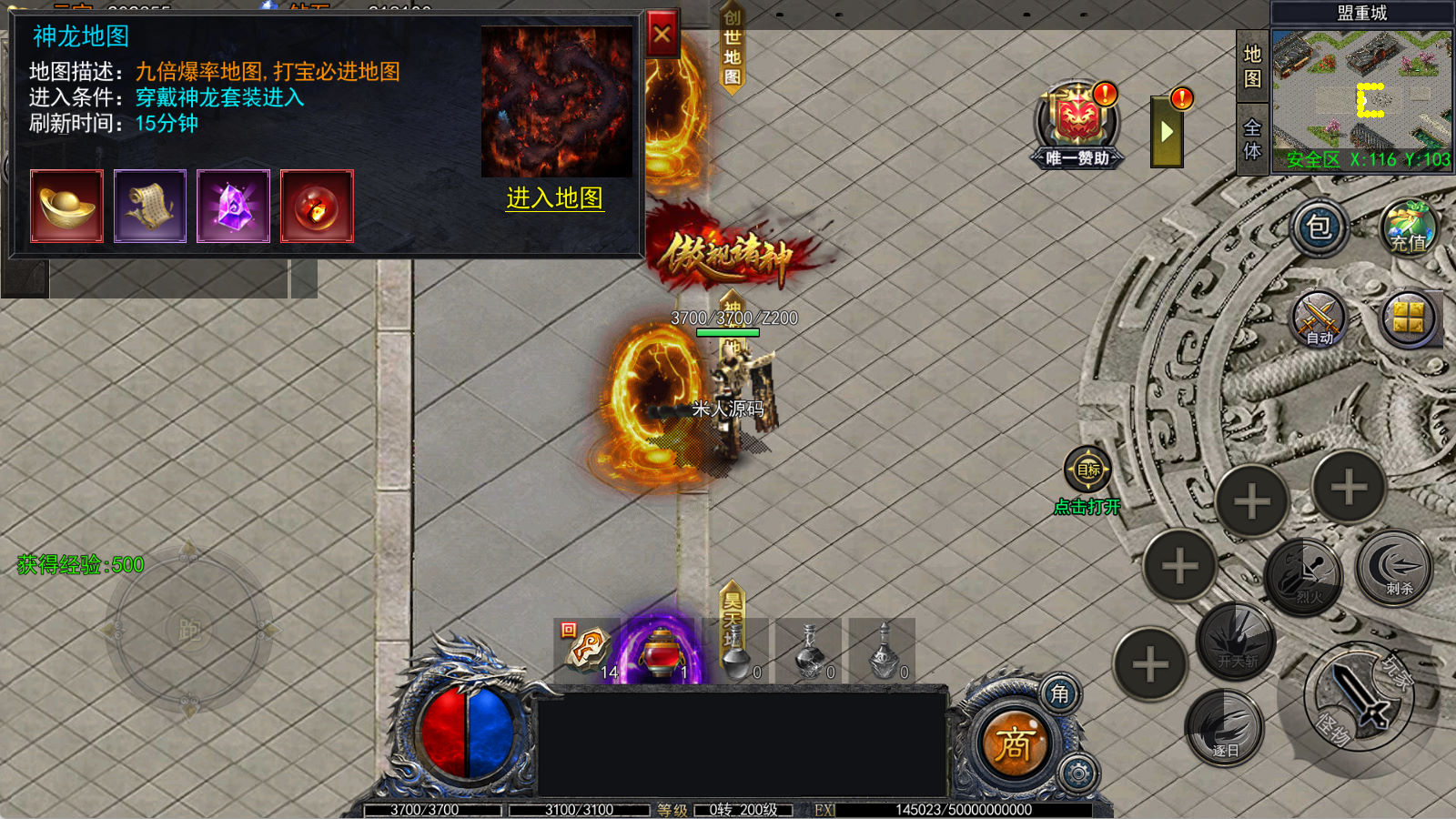
Task: Select the purple crystal reward icon
Action: coord(234,207)
